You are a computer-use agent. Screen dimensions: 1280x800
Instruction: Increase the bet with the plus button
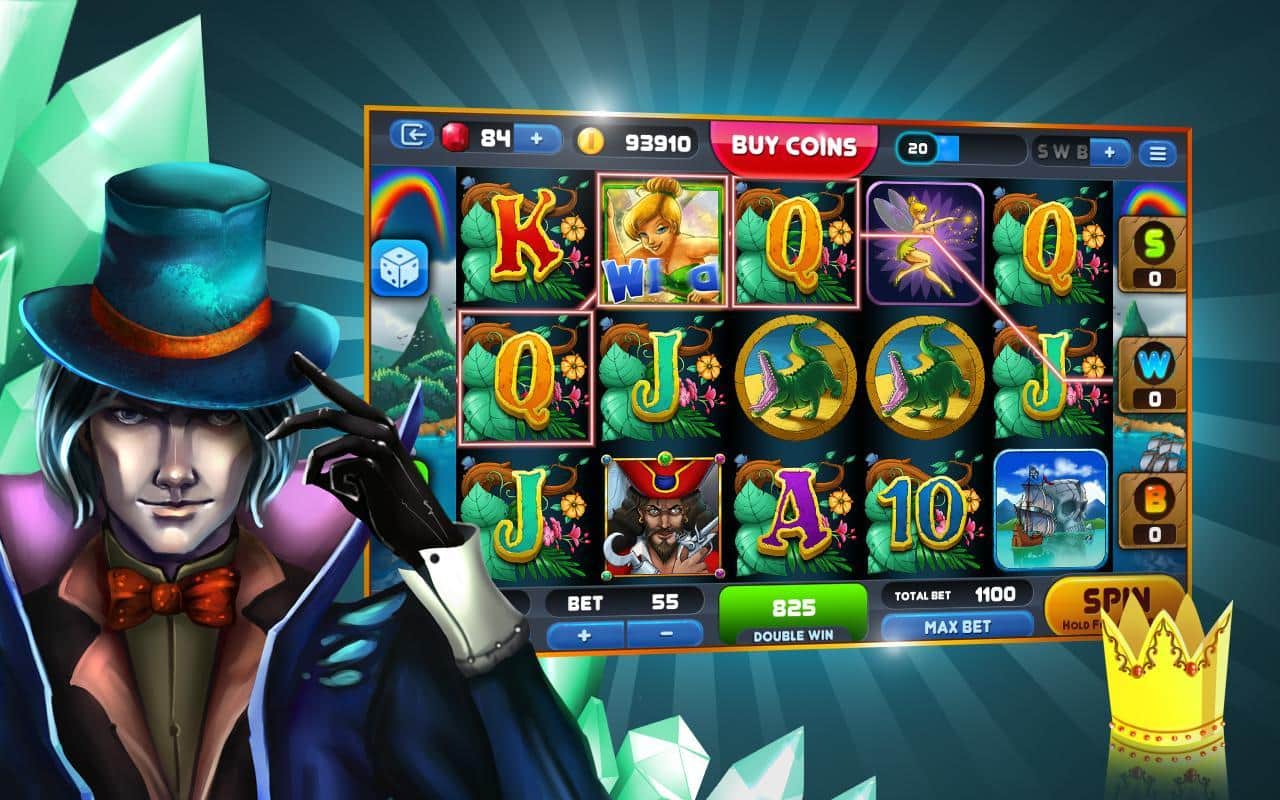point(586,633)
